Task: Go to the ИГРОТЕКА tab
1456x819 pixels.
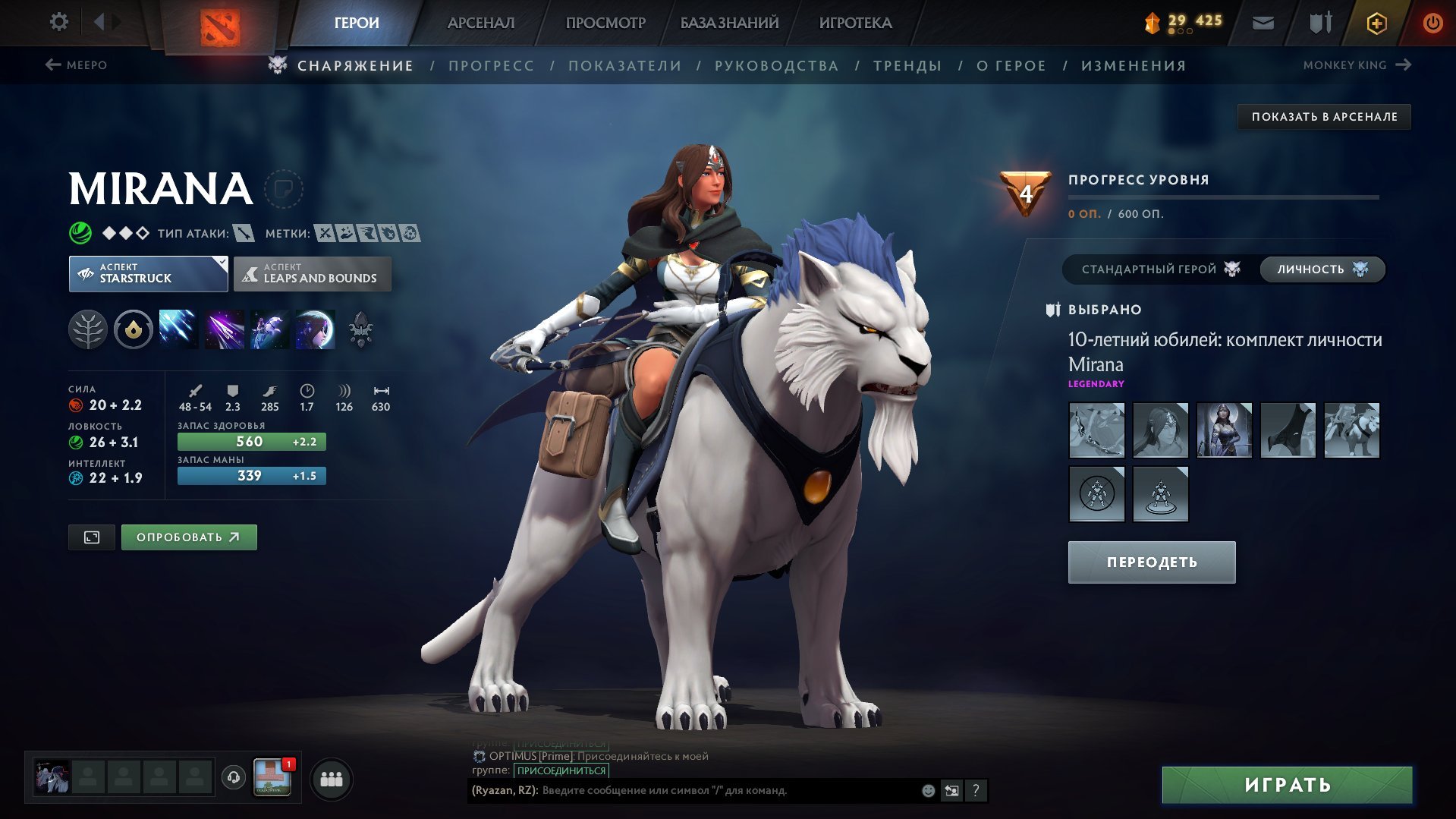Action: click(x=855, y=23)
